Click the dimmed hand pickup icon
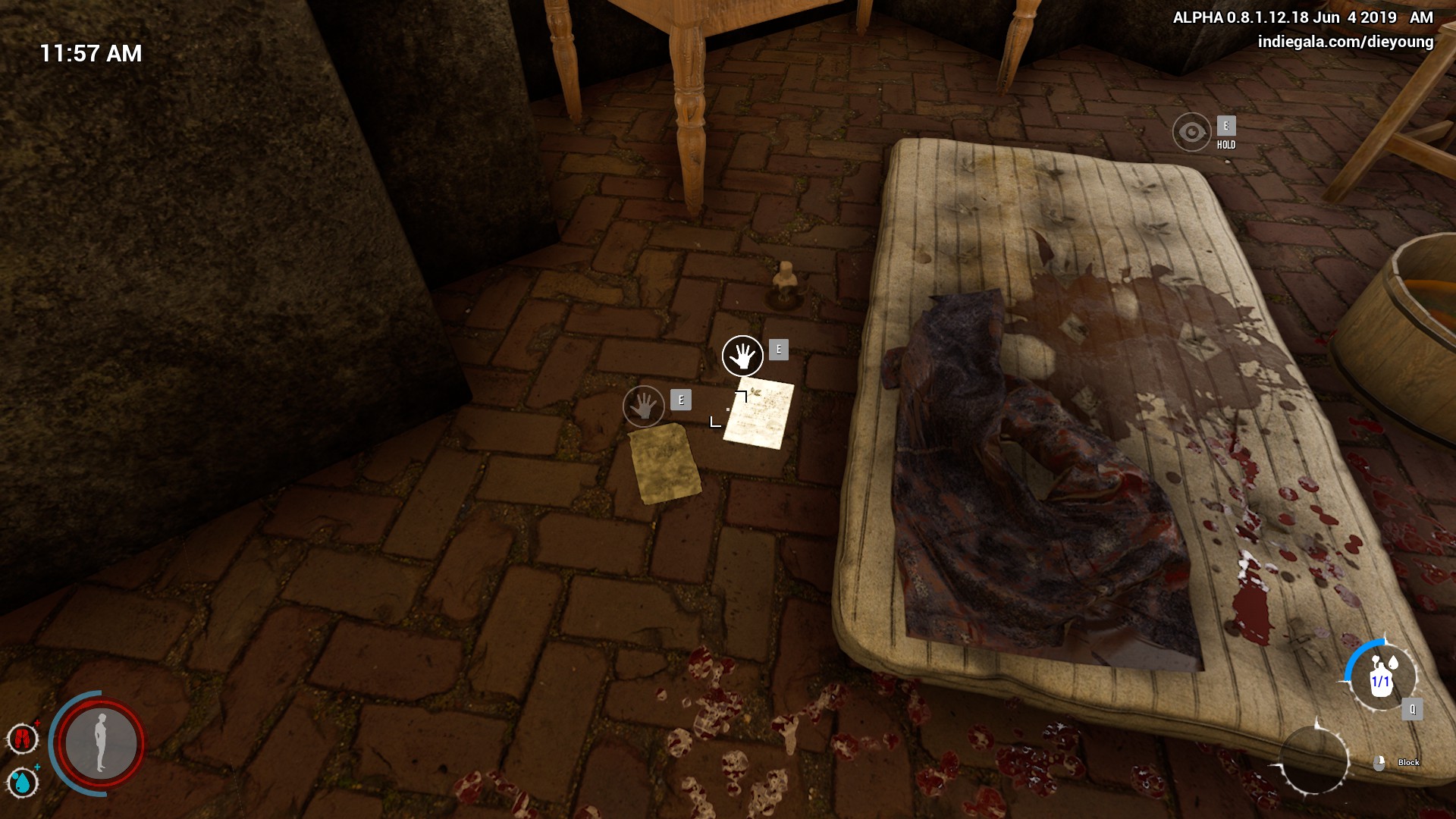 [x=643, y=406]
